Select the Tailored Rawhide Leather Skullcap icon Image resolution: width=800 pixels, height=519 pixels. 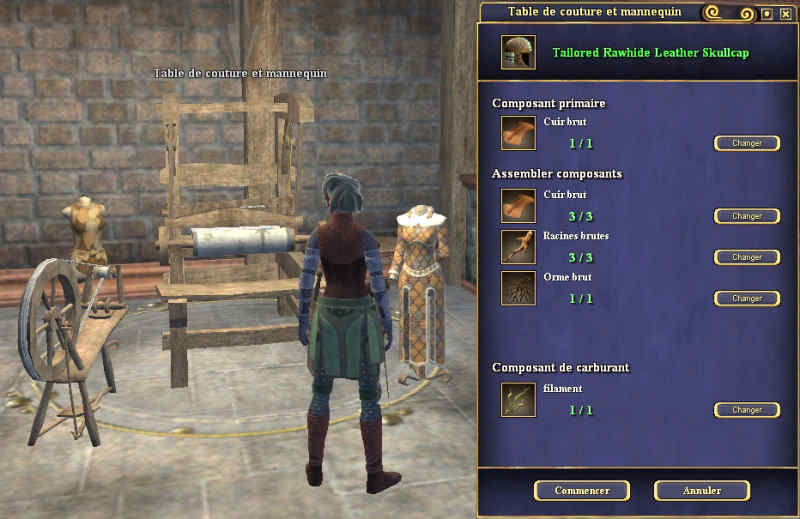pos(518,54)
